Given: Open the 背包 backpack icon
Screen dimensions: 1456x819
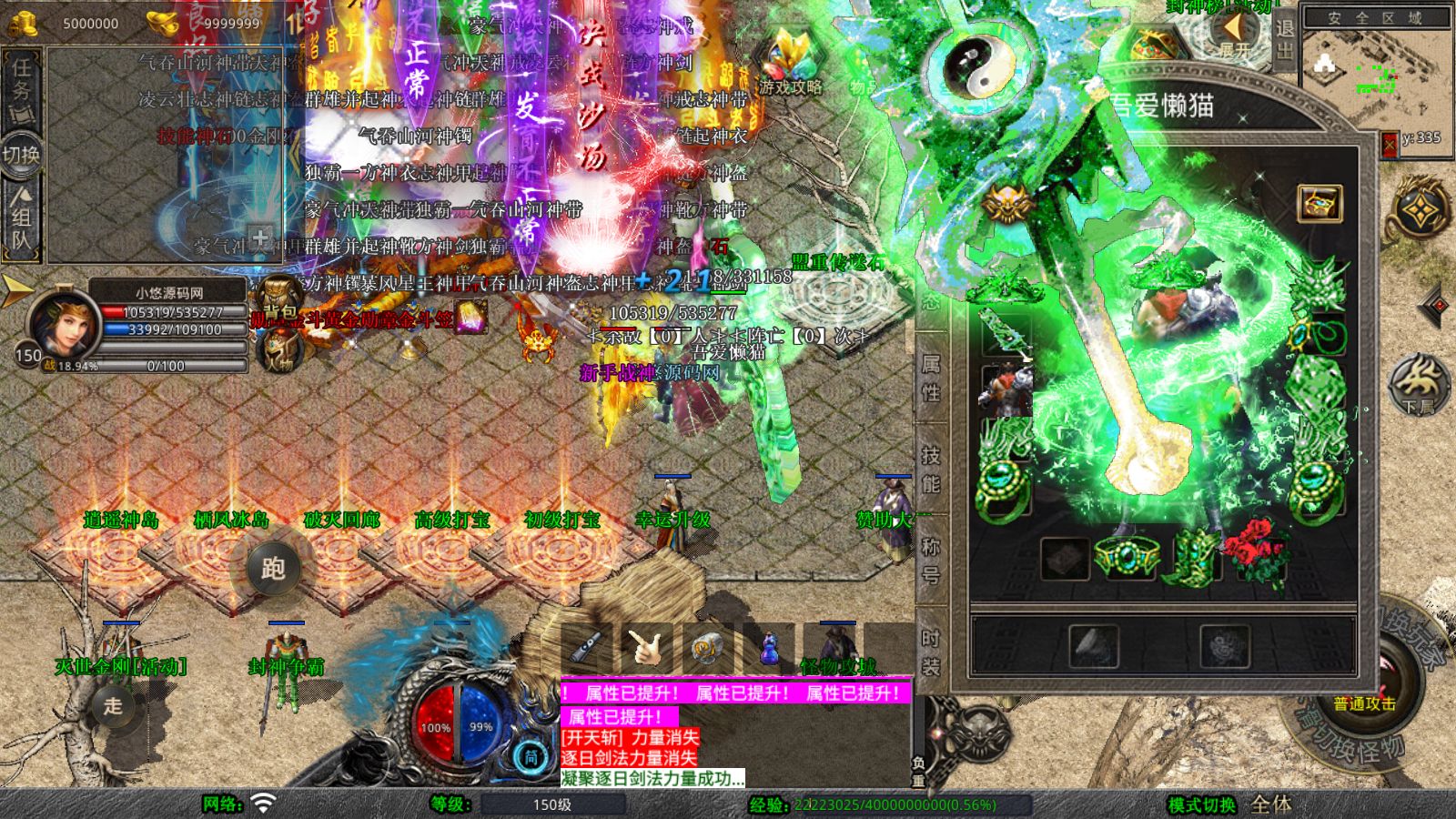Looking at the screenshot, I should tap(276, 296).
